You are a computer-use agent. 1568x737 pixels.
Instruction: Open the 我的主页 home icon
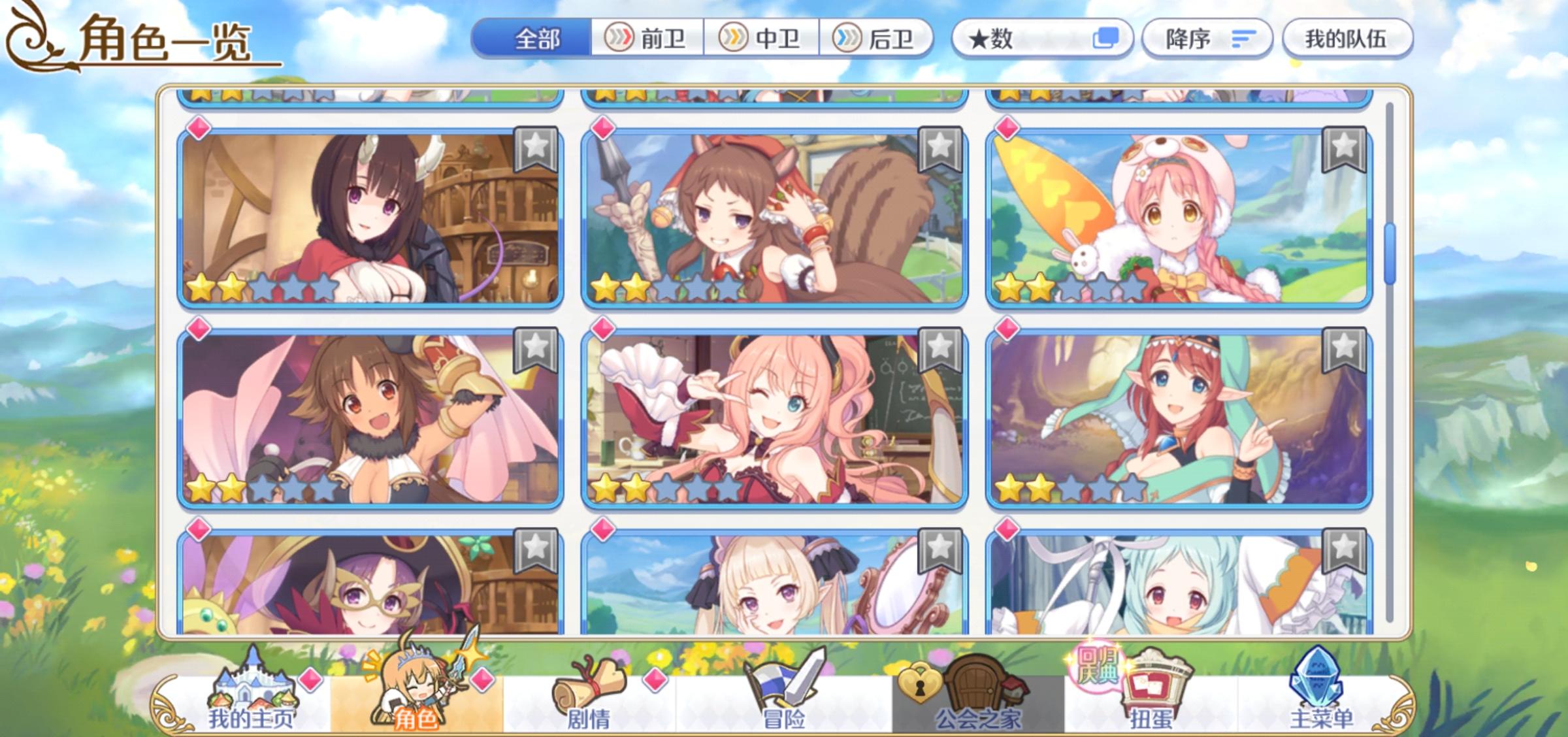click(x=255, y=696)
